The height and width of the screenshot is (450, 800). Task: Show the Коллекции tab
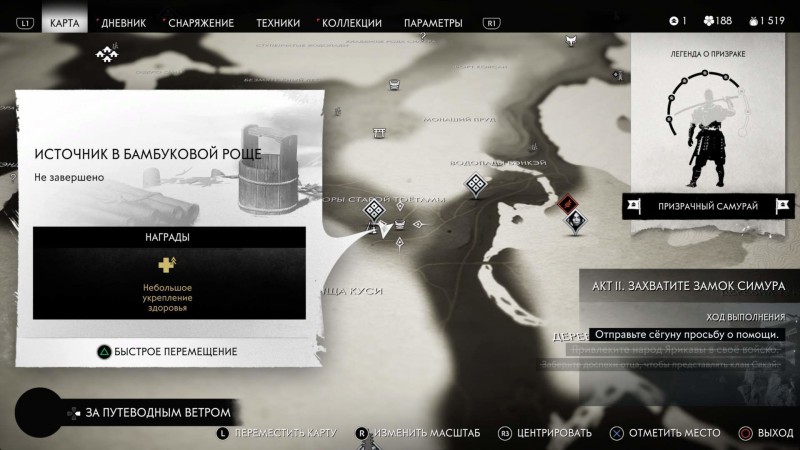[x=352, y=22]
